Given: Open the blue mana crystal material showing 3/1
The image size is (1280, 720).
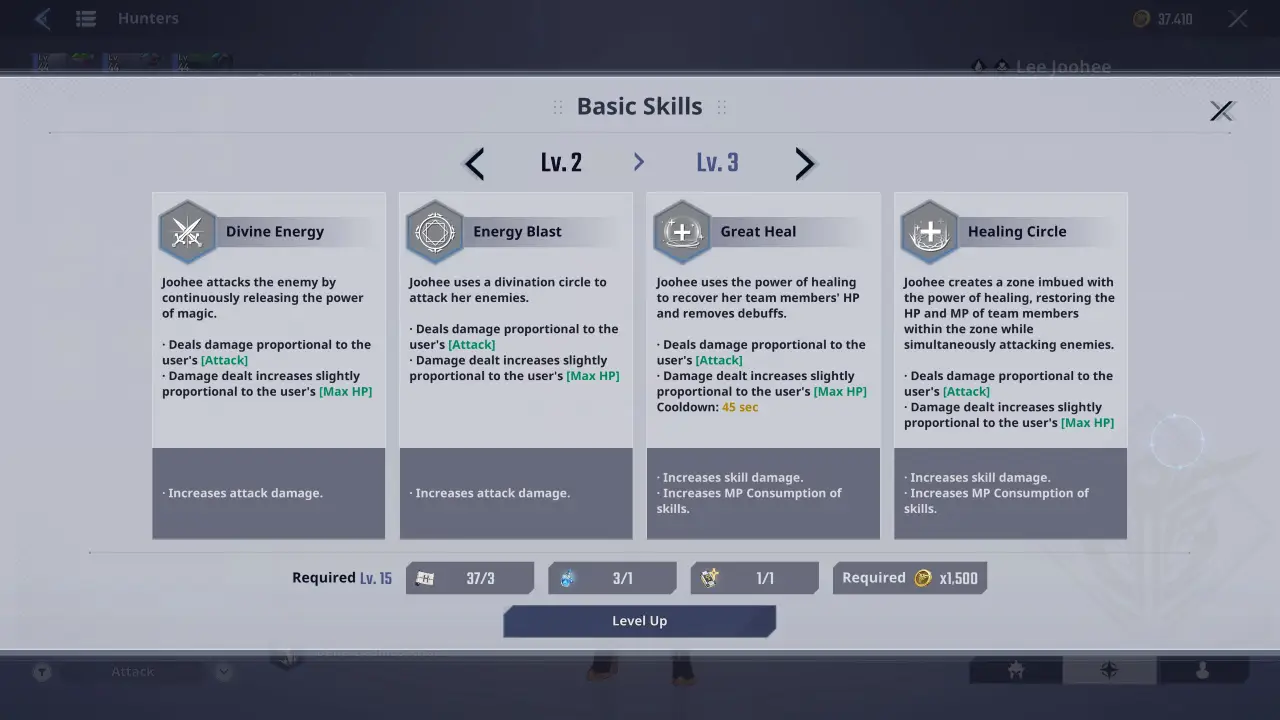Looking at the screenshot, I should [612, 577].
